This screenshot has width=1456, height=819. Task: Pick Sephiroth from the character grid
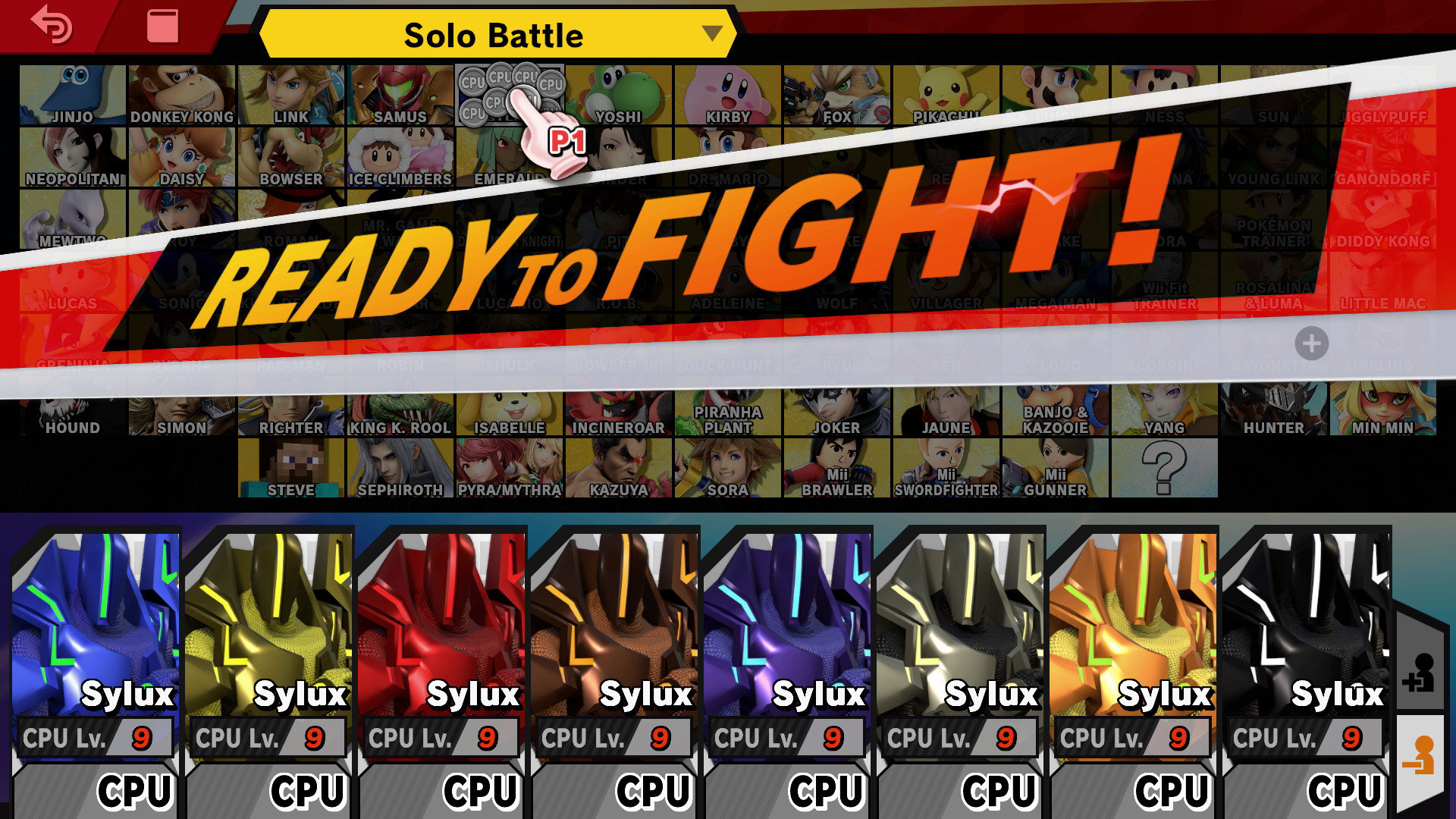(400, 466)
